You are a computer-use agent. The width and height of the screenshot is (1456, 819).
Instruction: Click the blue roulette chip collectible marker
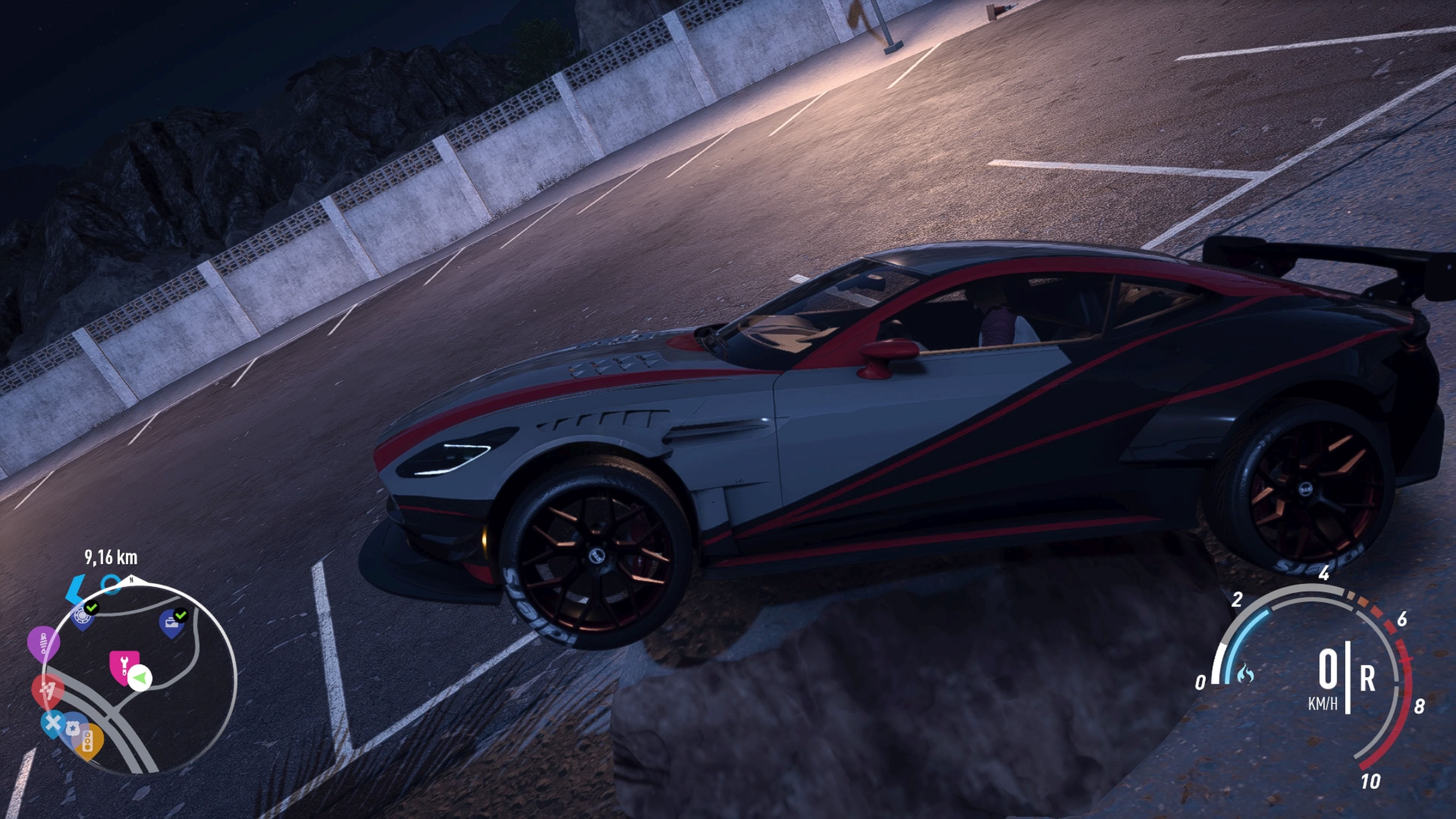pos(83,616)
